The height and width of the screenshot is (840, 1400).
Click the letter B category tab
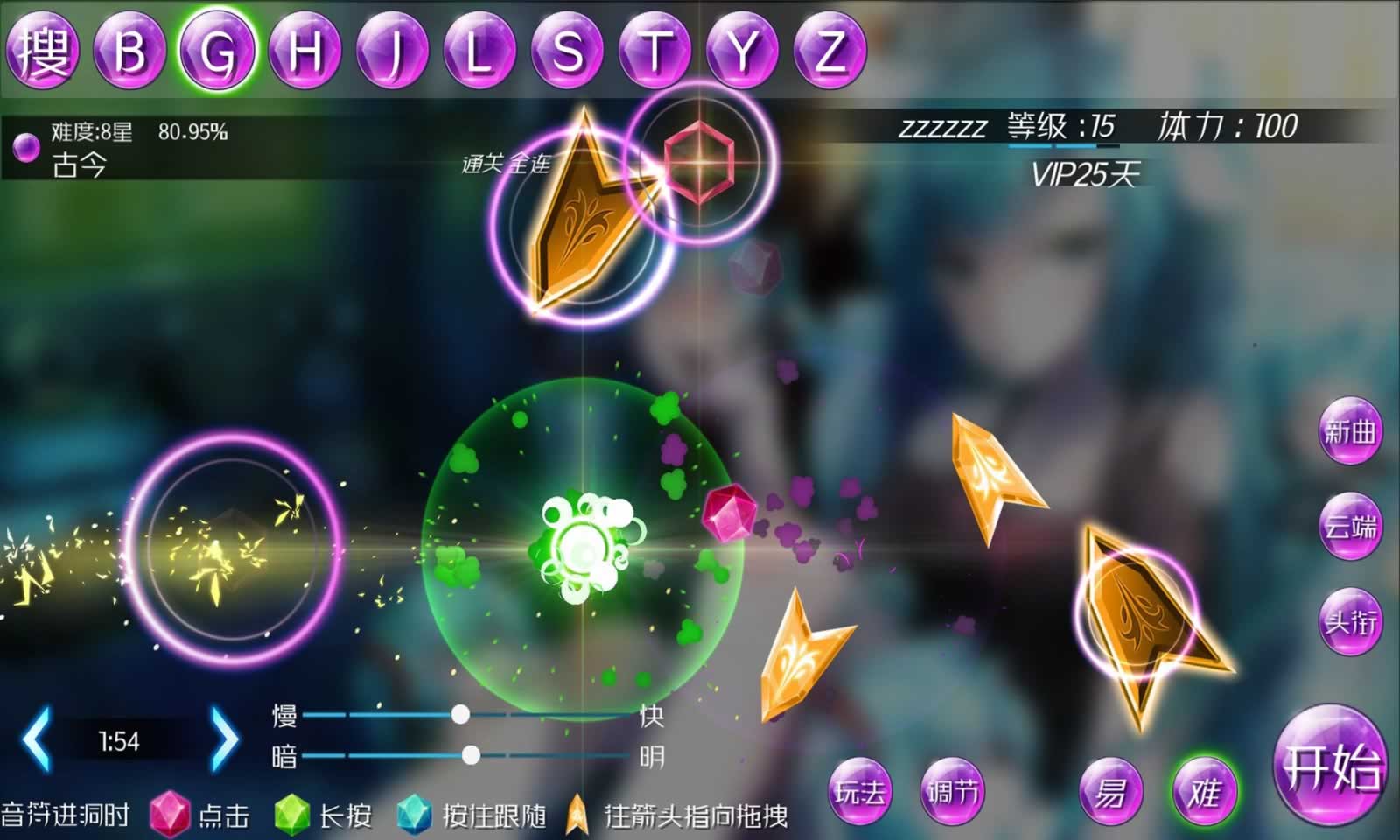pos(129,50)
